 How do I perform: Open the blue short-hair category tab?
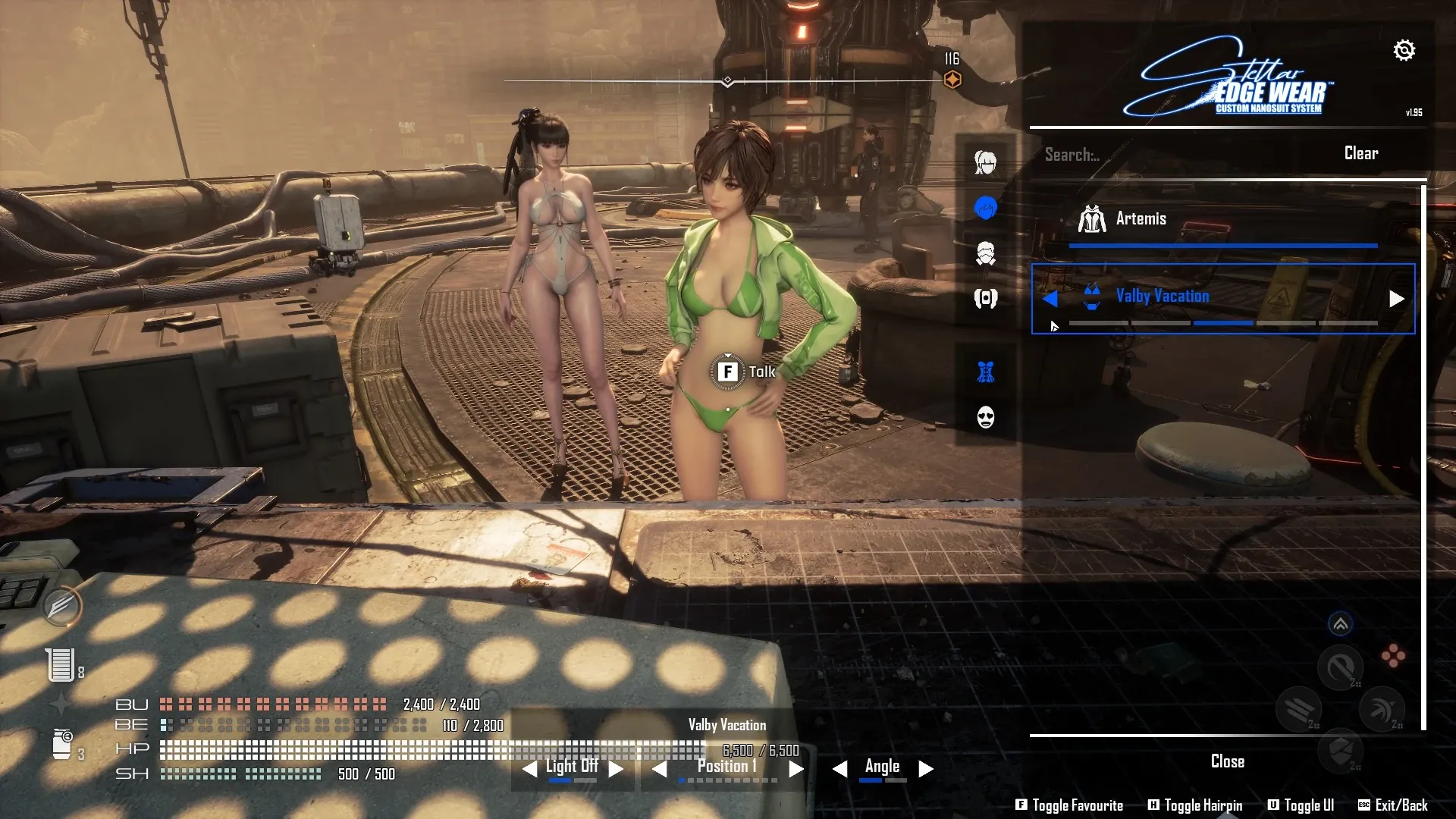985,208
